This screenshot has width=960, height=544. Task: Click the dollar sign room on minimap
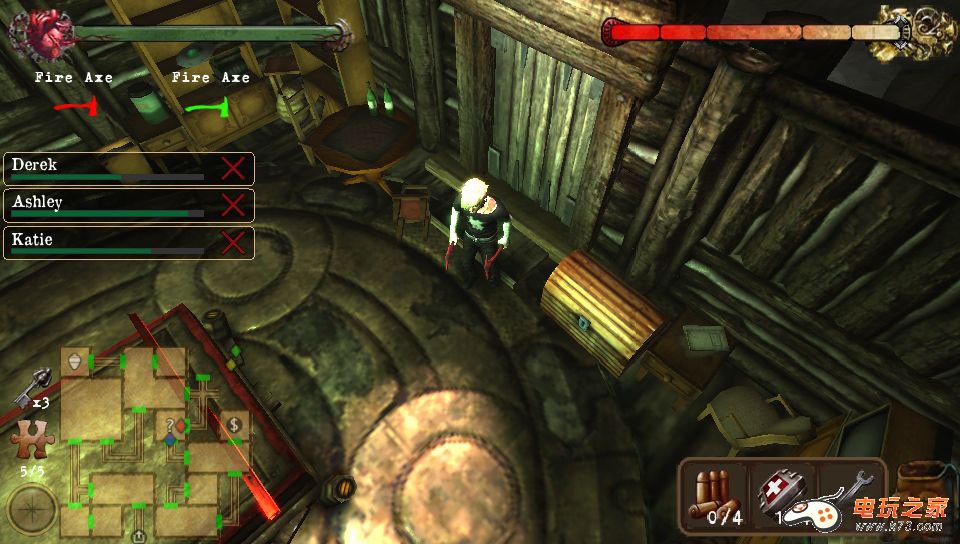tap(233, 424)
